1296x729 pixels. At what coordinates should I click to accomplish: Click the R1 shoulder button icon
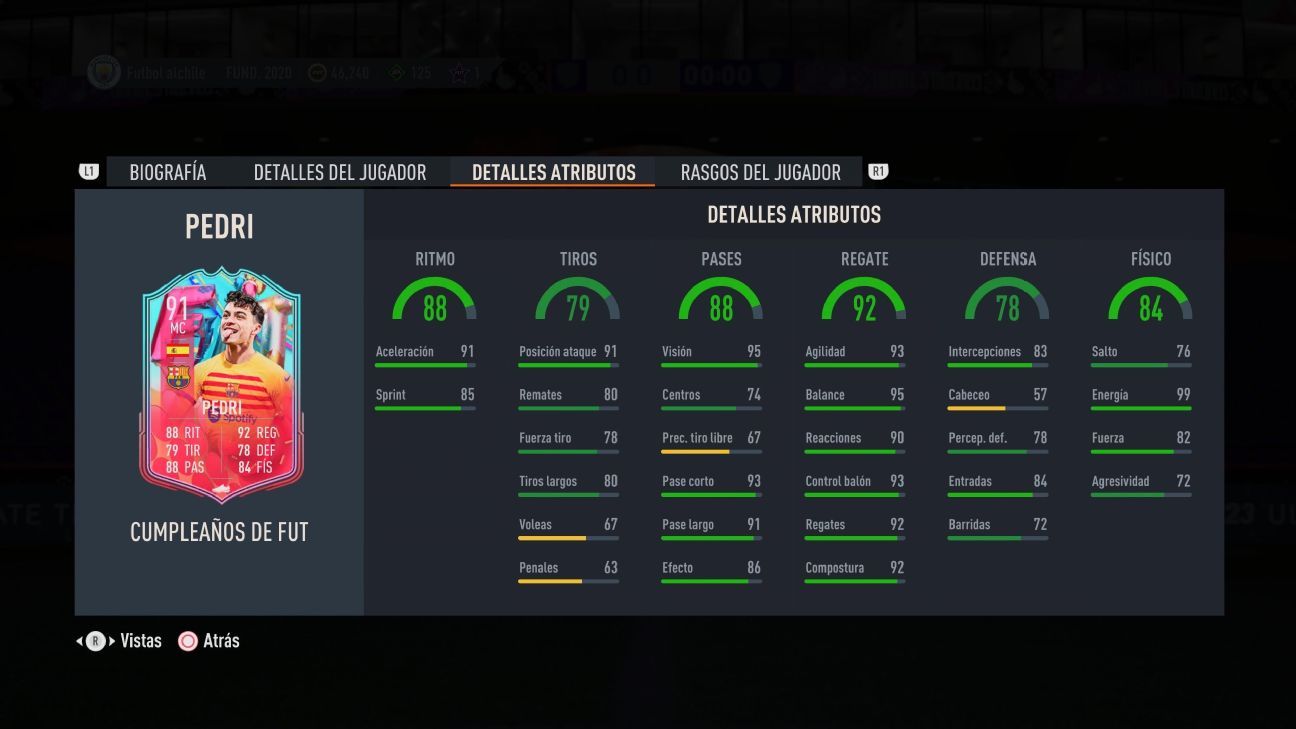(x=878, y=171)
